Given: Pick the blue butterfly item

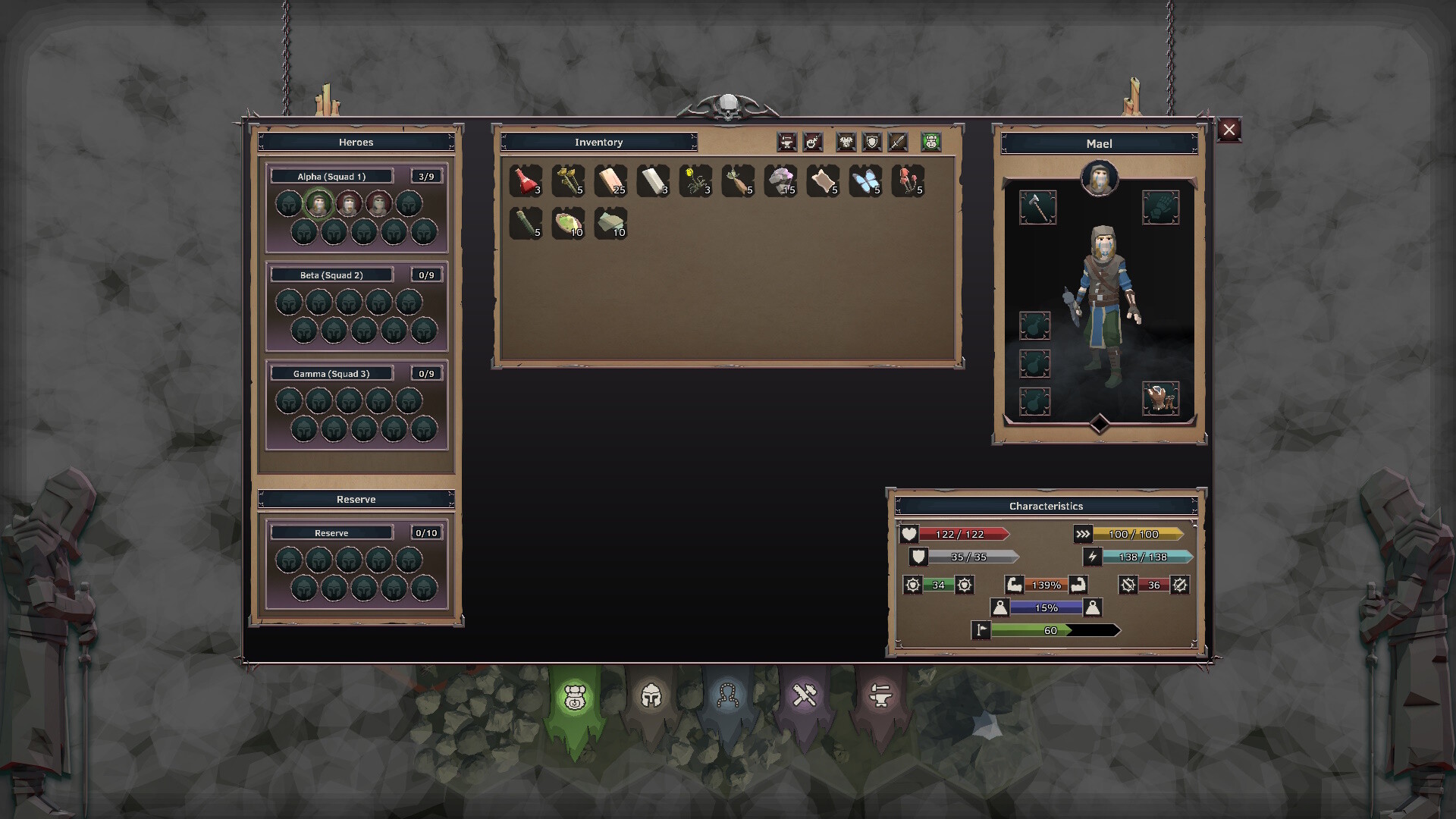Looking at the screenshot, I should [x=865, y=181].
